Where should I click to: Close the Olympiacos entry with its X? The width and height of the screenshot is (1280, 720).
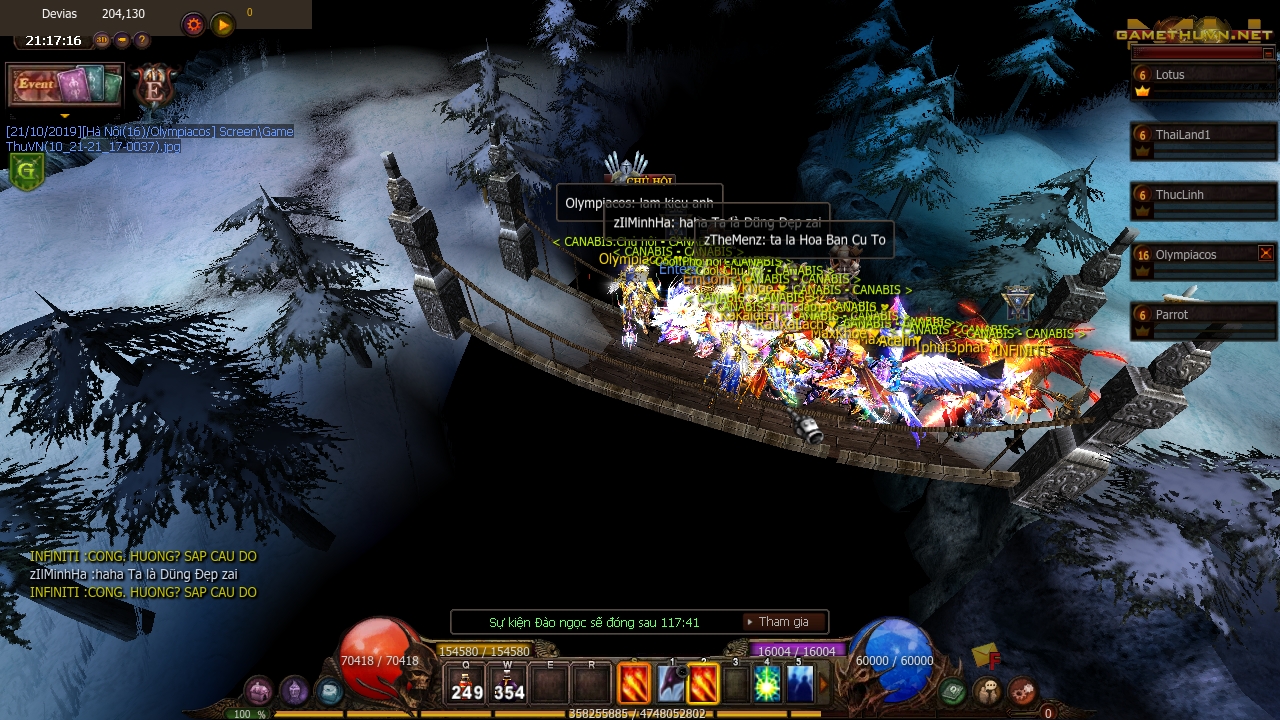pos(1266,254)
